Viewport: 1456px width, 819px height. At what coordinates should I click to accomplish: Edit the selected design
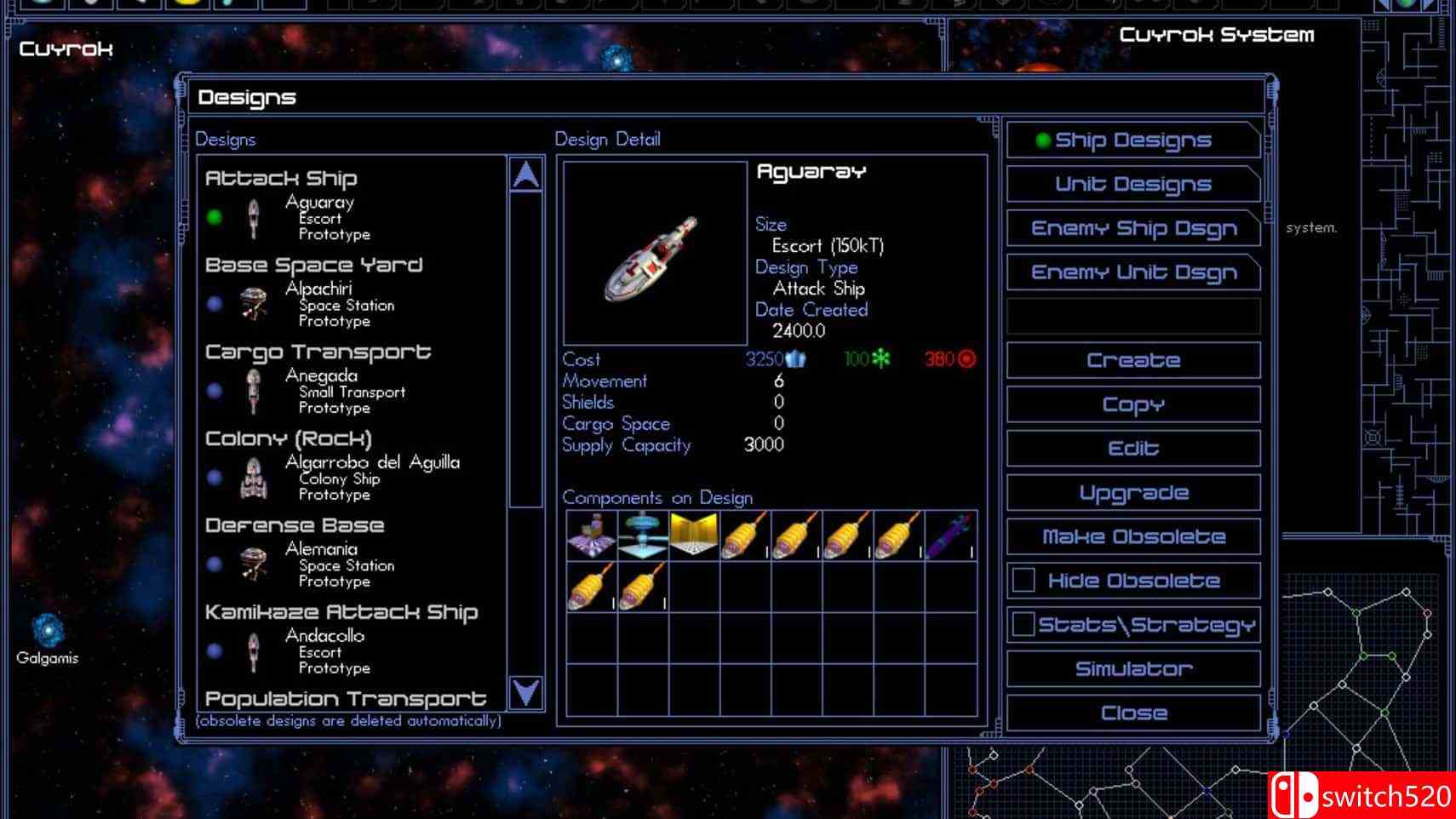pyautogui.click(x=1132, y=449)
